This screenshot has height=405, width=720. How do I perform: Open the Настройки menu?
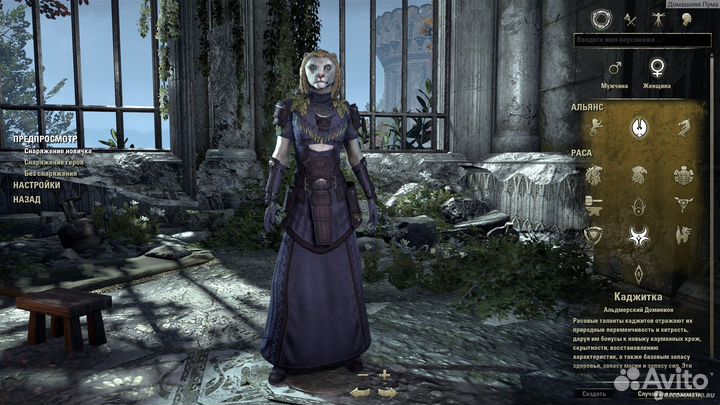[36, 185]
